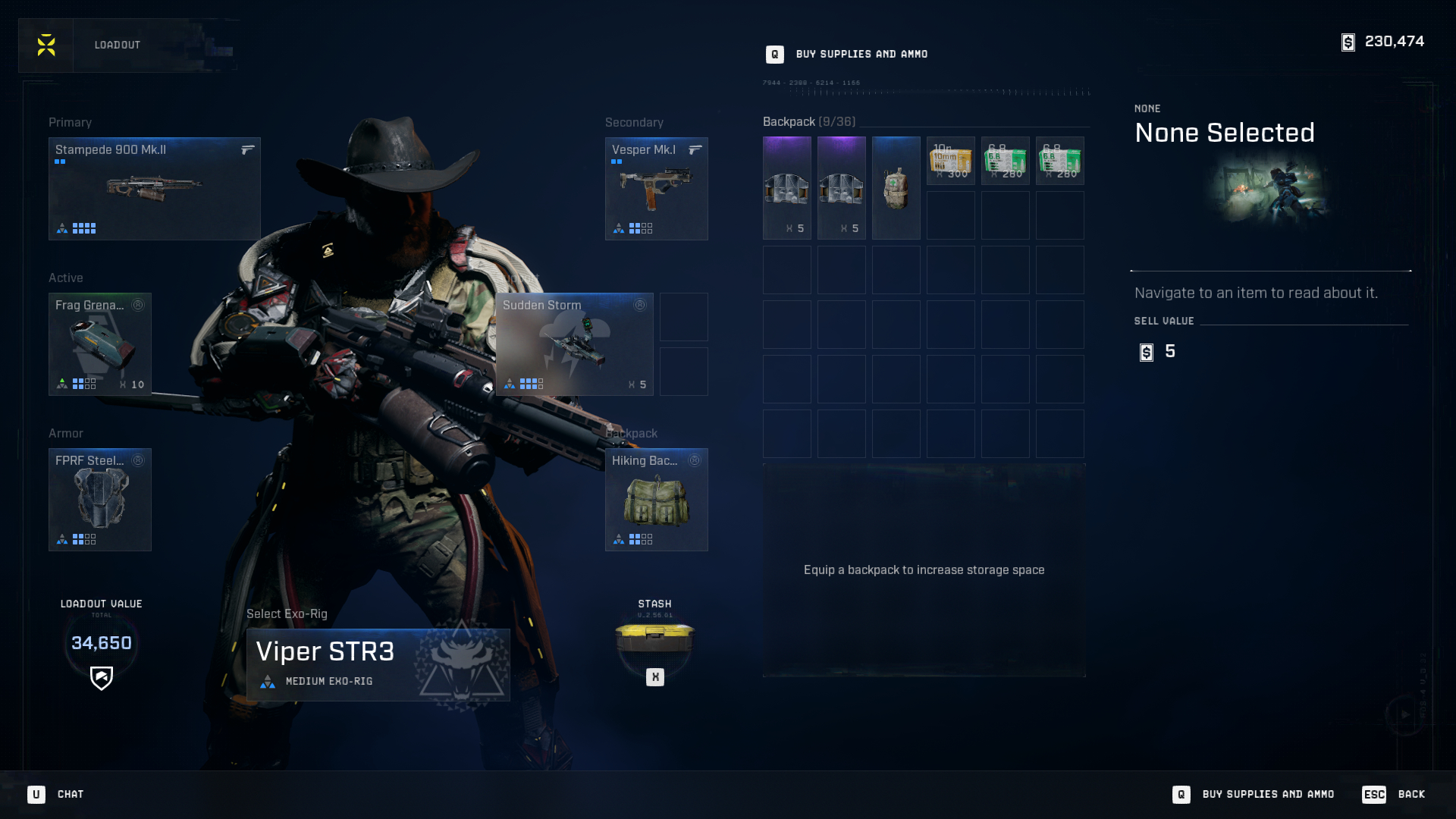This screenshot has width=1456, height=819.
Task: Select the 10mm ammo box in backpack
Action: [x=950, y=160]
